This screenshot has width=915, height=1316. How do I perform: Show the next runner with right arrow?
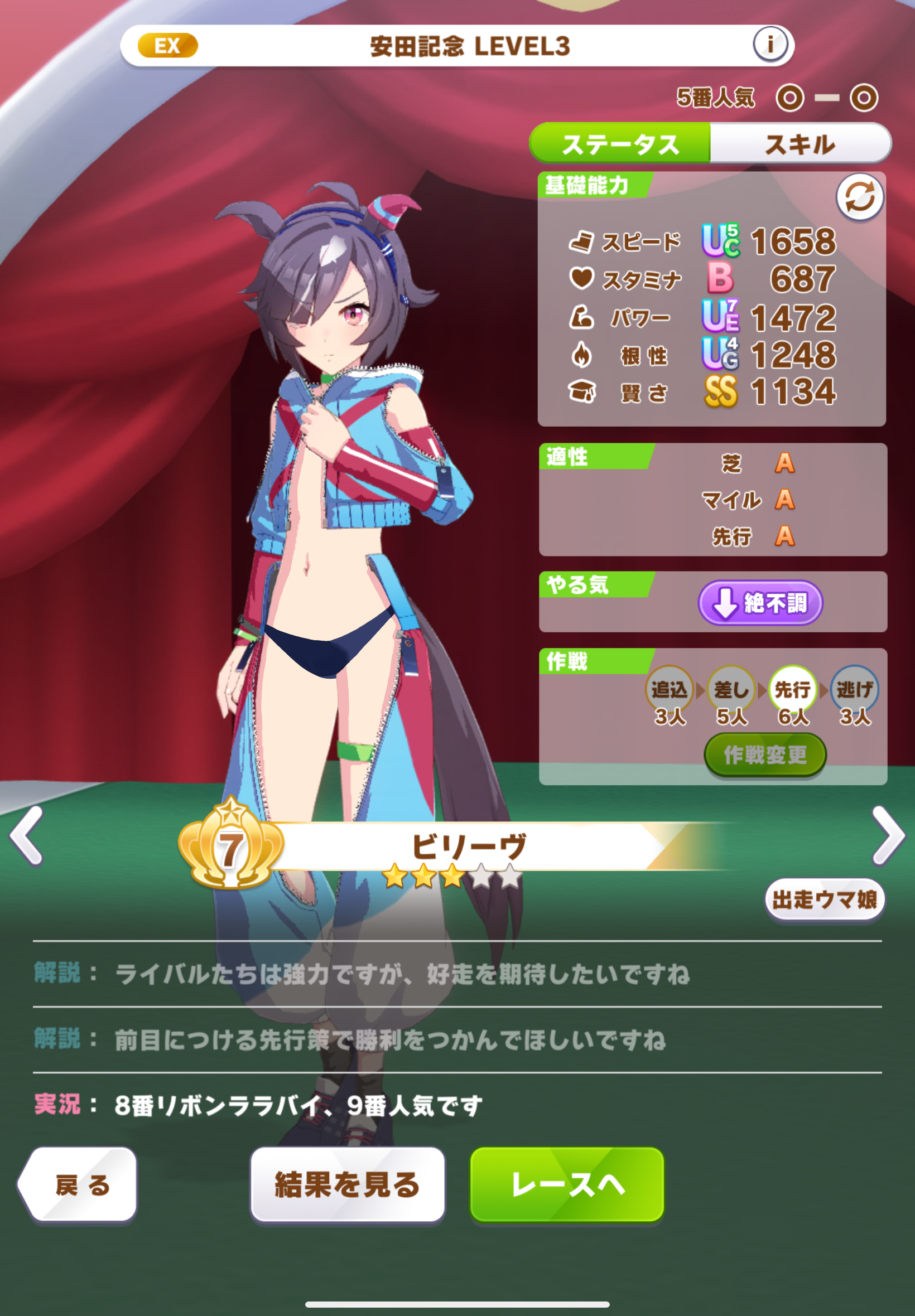(x=888, y=835)
